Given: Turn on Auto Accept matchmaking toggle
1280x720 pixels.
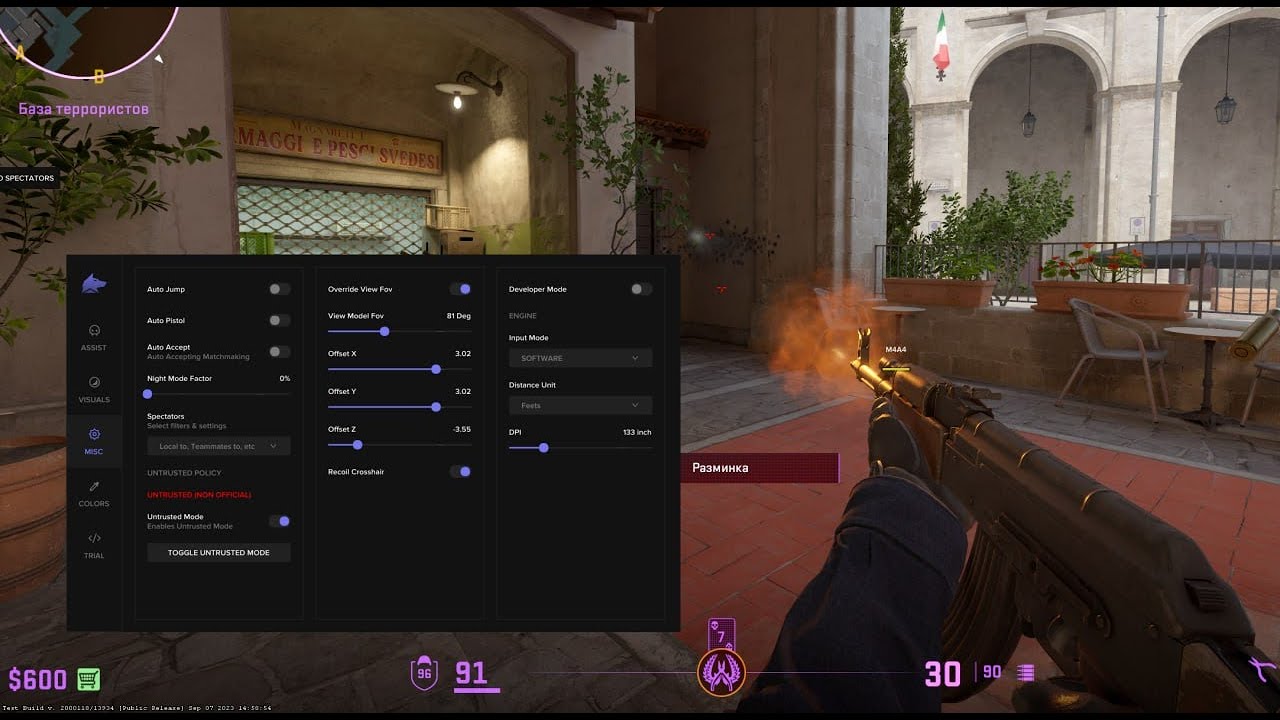Looking at the screenshot, I should 280,352.
